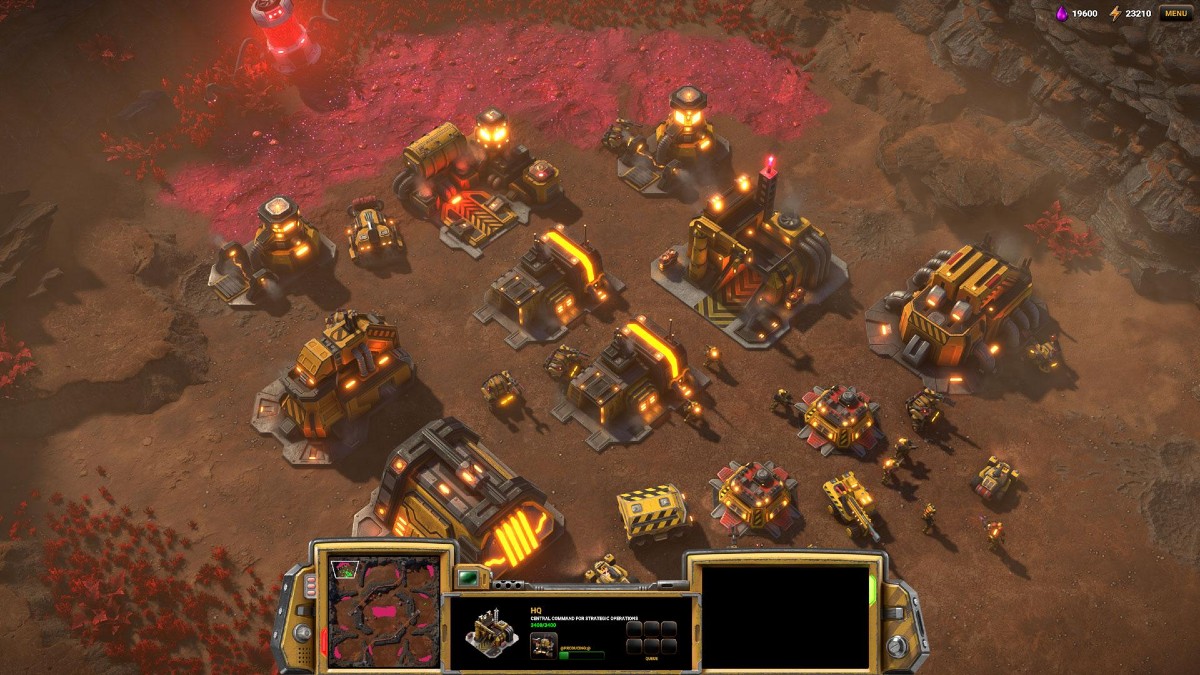The width and height of the screenshot is (1200, 675).
Task: Click the HQ building portrait
Action: tap(490, 629)
